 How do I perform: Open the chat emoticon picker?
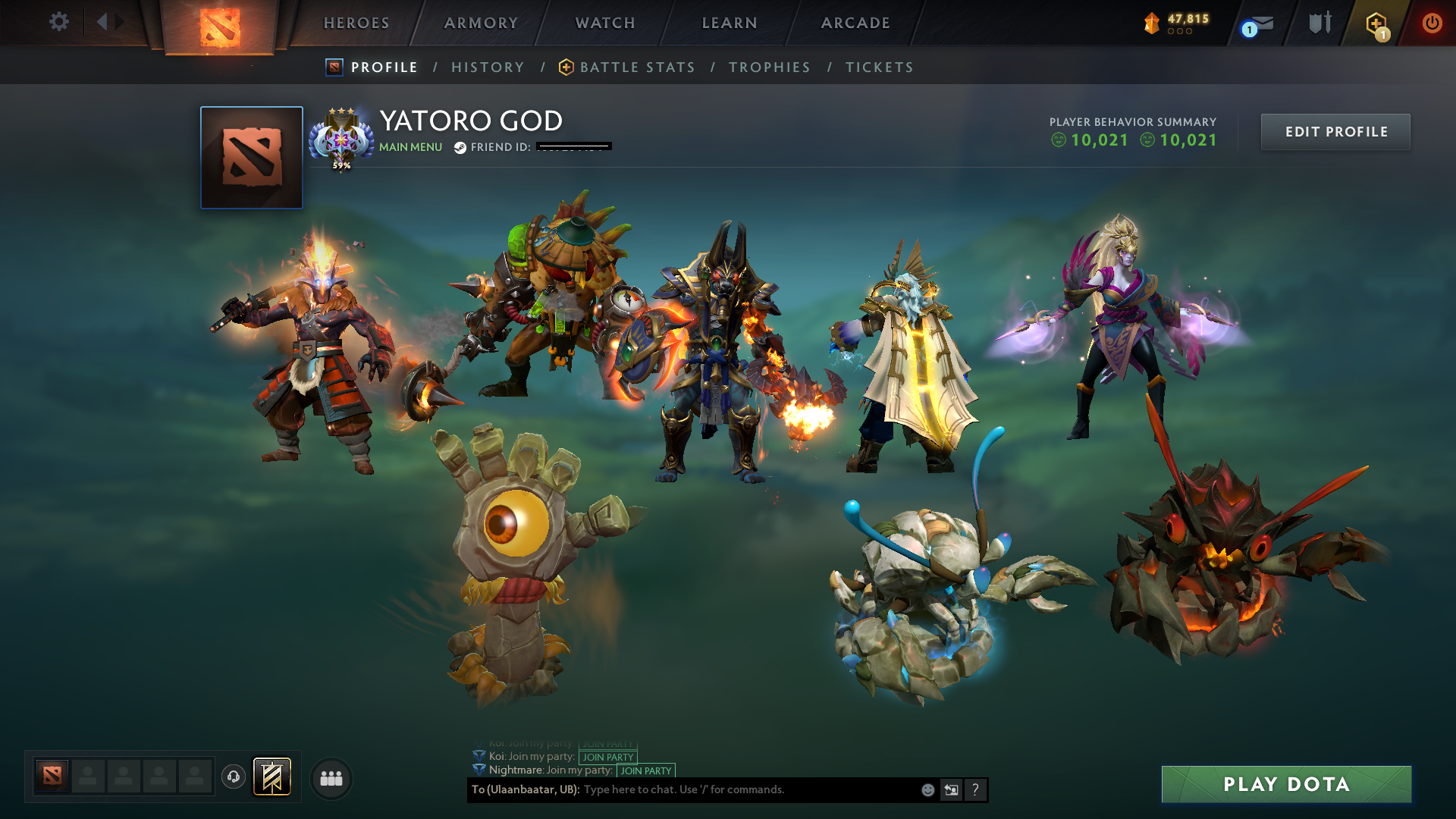coord(927,789)
